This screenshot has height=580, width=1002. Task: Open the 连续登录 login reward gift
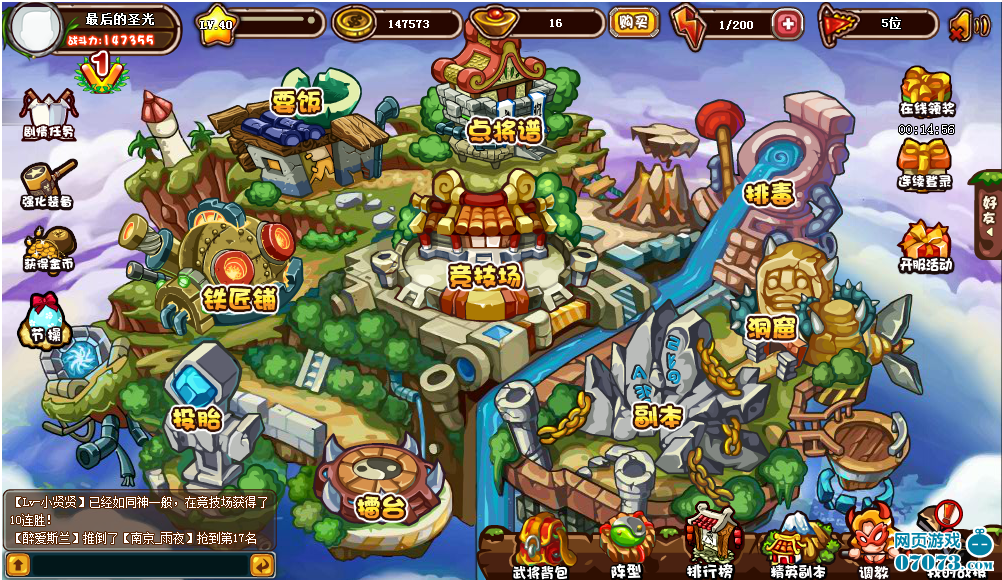[x=925, y=162]
